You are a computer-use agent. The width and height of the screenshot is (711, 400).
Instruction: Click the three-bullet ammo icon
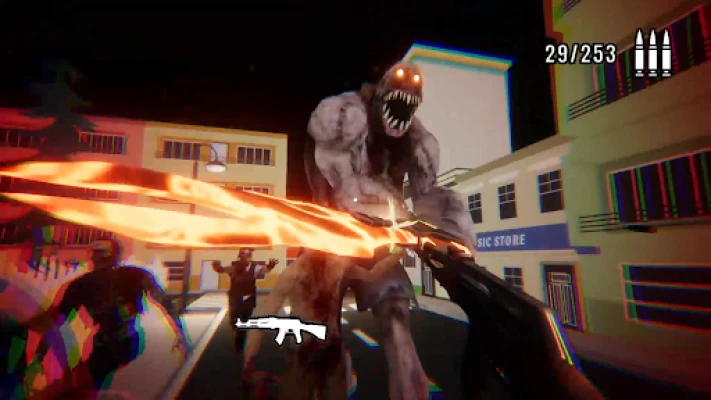coord(652,53)
